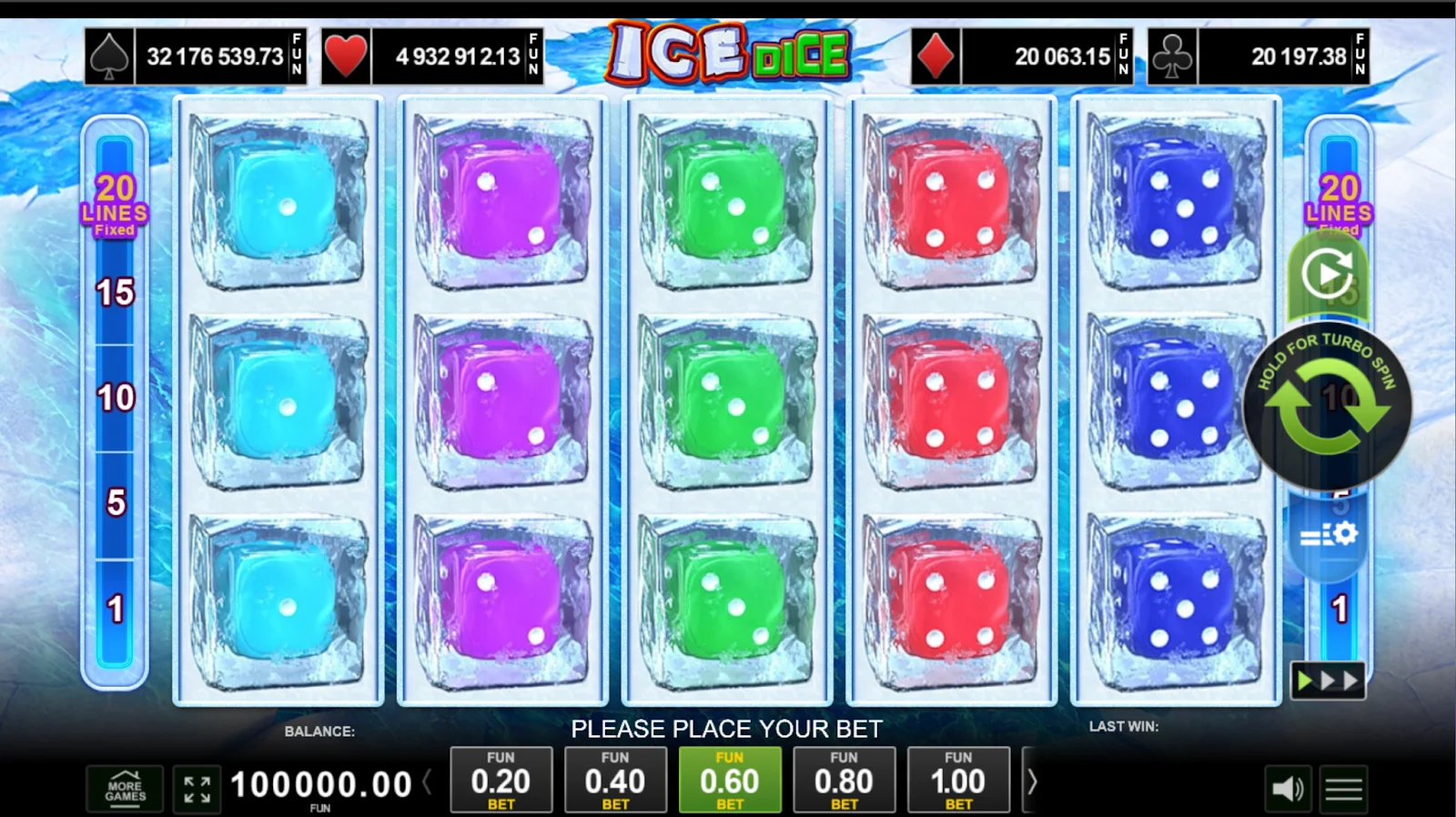The image size is (1456, 817).
Task: Open the hamburger menu
Action: tap(1343, 789)
